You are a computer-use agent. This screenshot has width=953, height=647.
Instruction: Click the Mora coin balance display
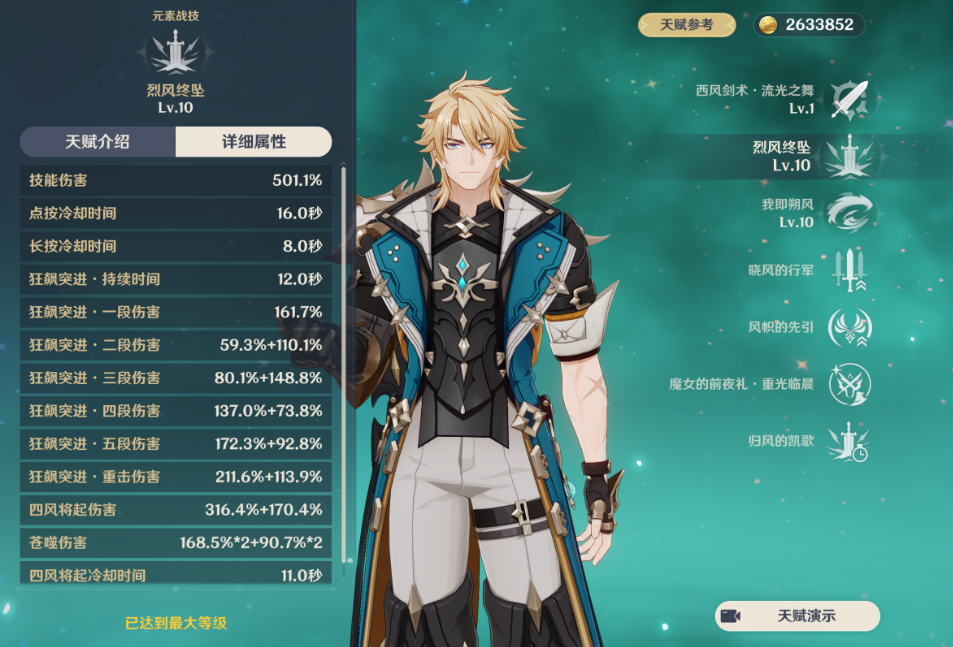click(x=809, y=25)
